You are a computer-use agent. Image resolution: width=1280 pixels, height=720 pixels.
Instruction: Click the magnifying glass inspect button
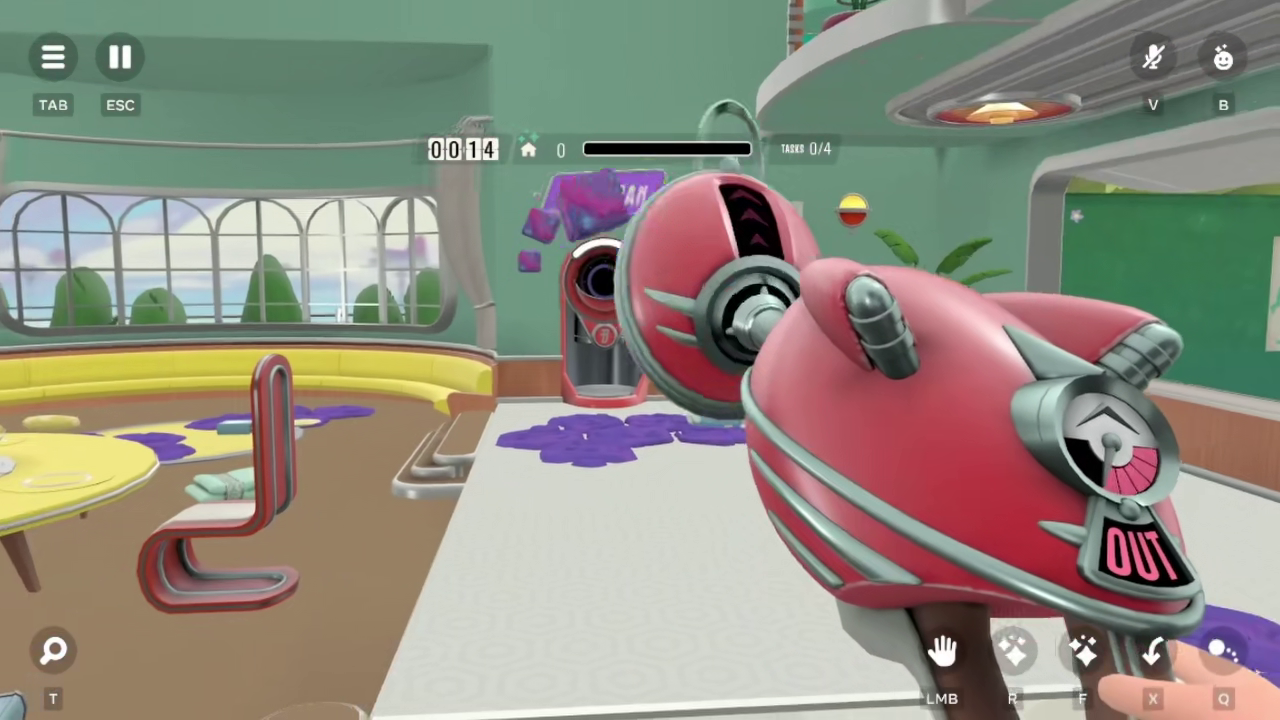point(53,651)
